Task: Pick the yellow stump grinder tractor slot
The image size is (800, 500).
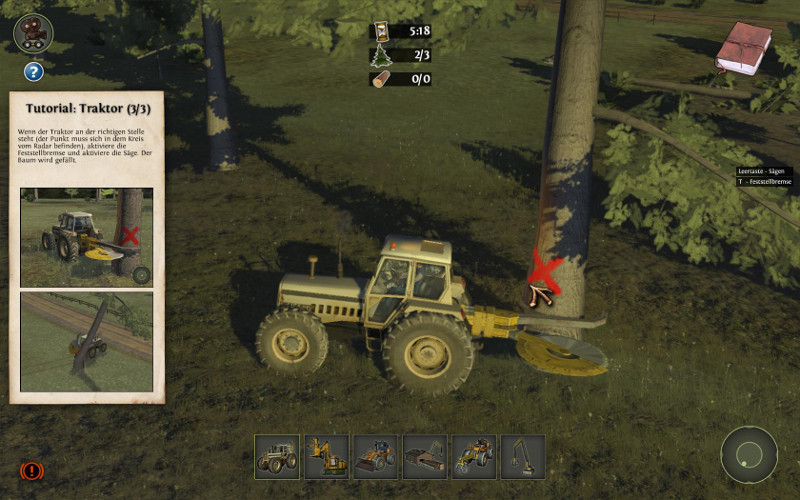Action: [474, 456]
